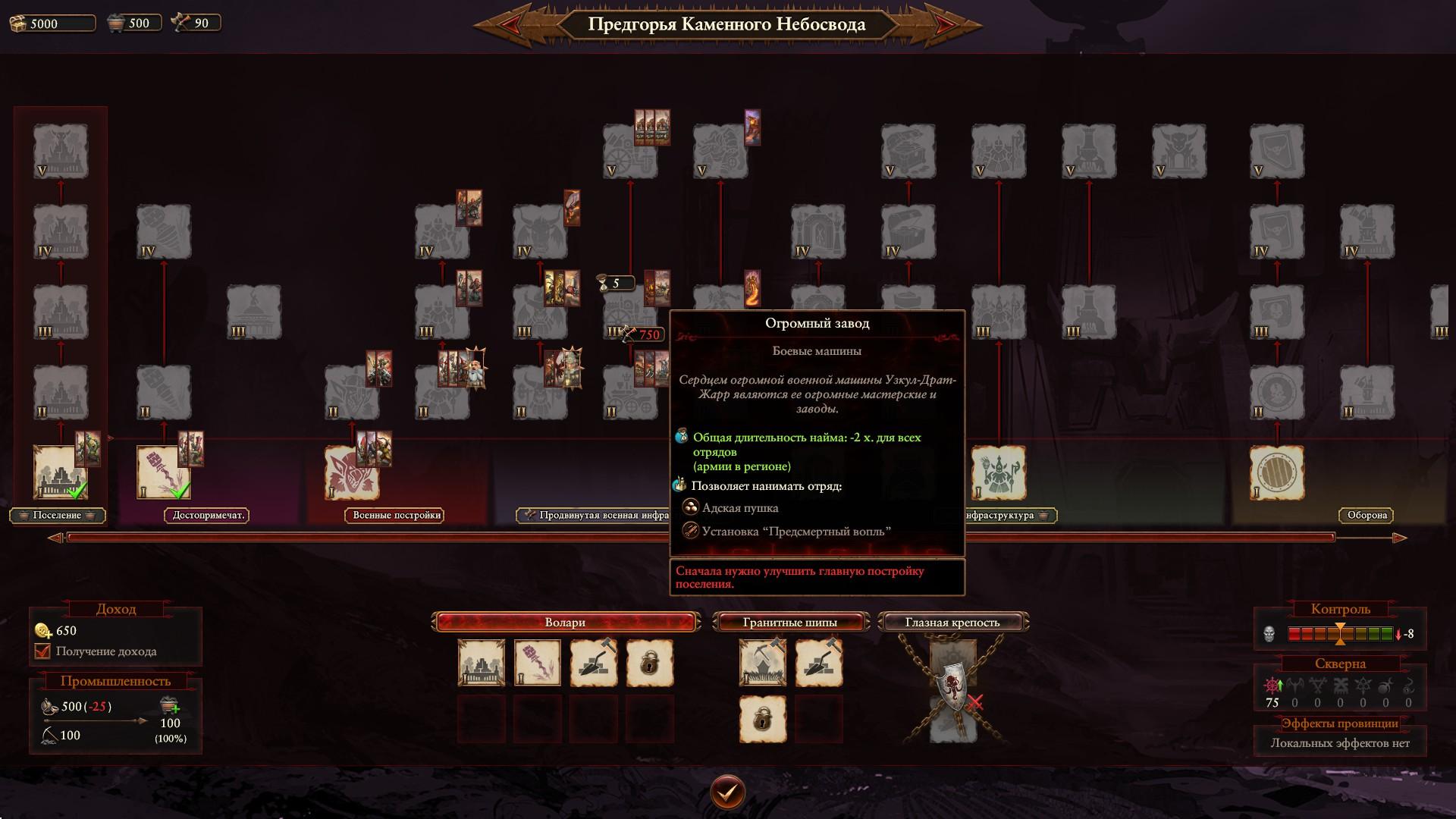Confirm with the round checkmark button
The image size is (1456, 819).
coord(727,792)
